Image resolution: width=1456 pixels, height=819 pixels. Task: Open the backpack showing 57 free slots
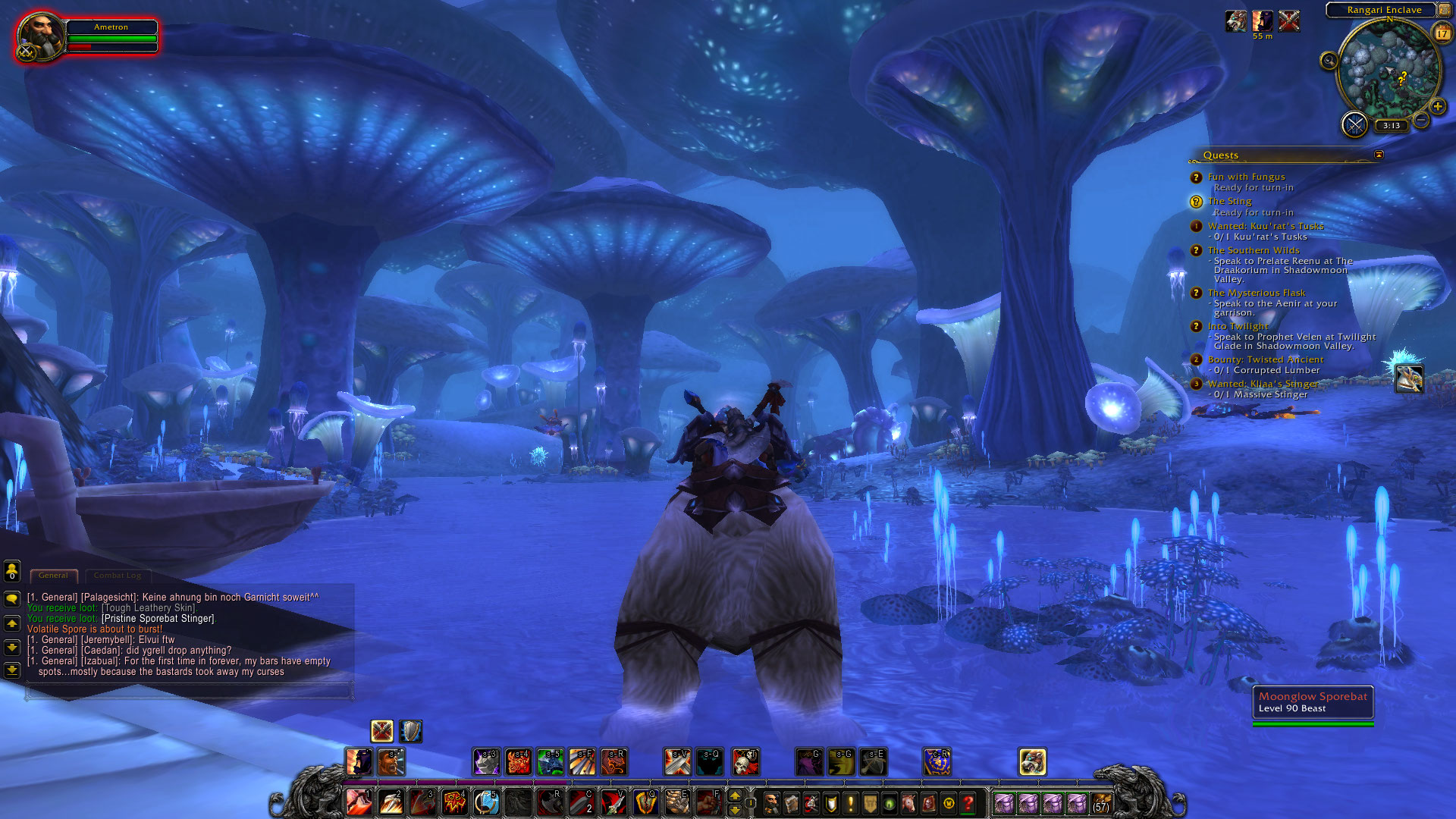pos(1101,803)
